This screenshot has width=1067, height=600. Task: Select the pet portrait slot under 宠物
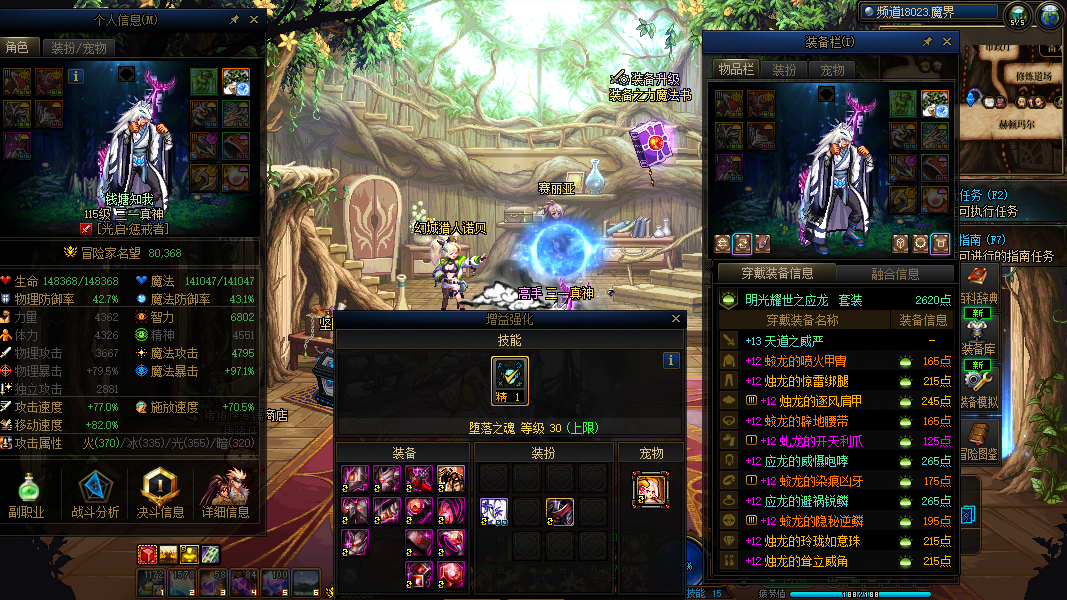[651, 488]
